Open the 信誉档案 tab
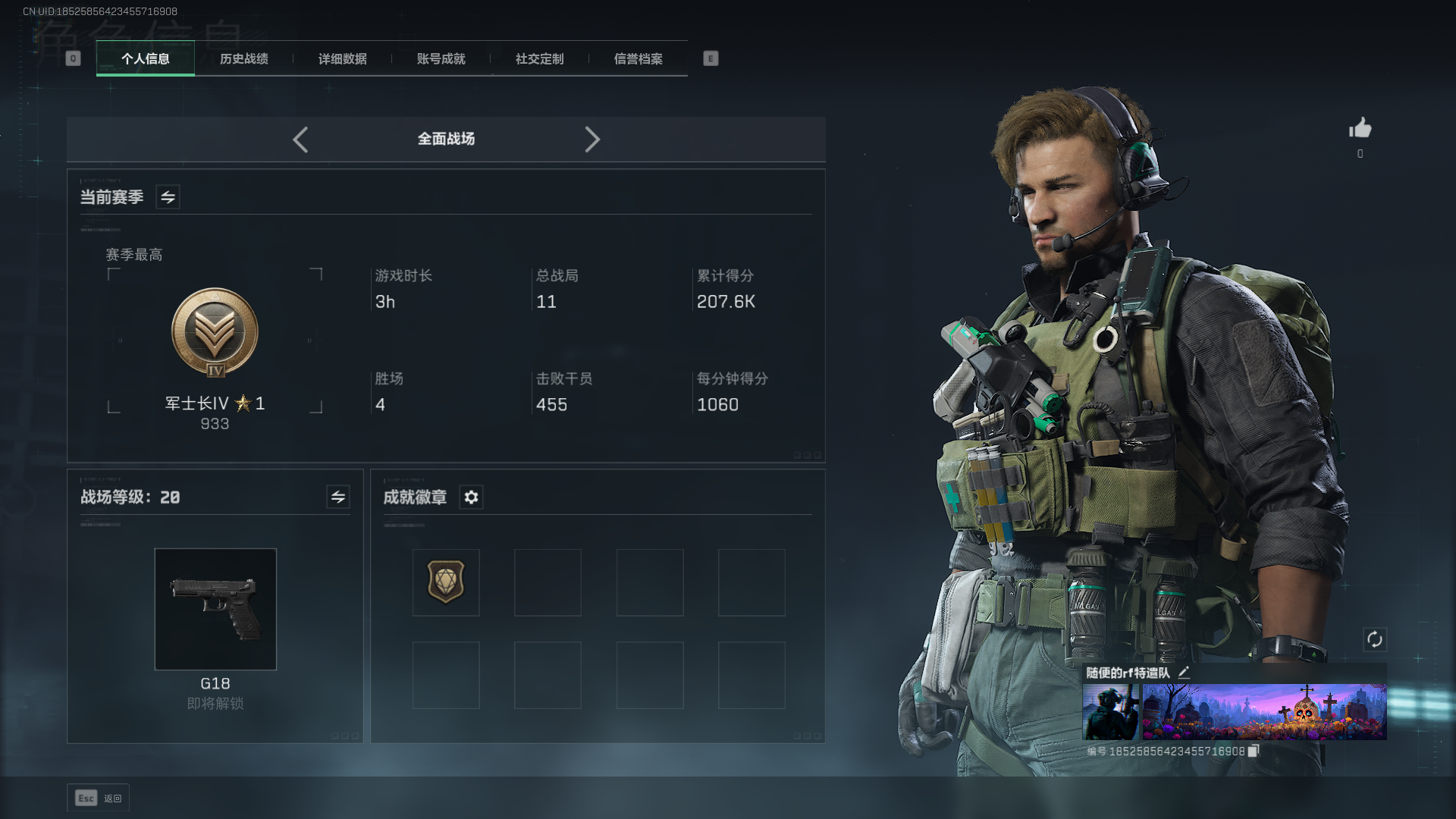Viewport: 1456px width, 819px height. coord(639,58)
